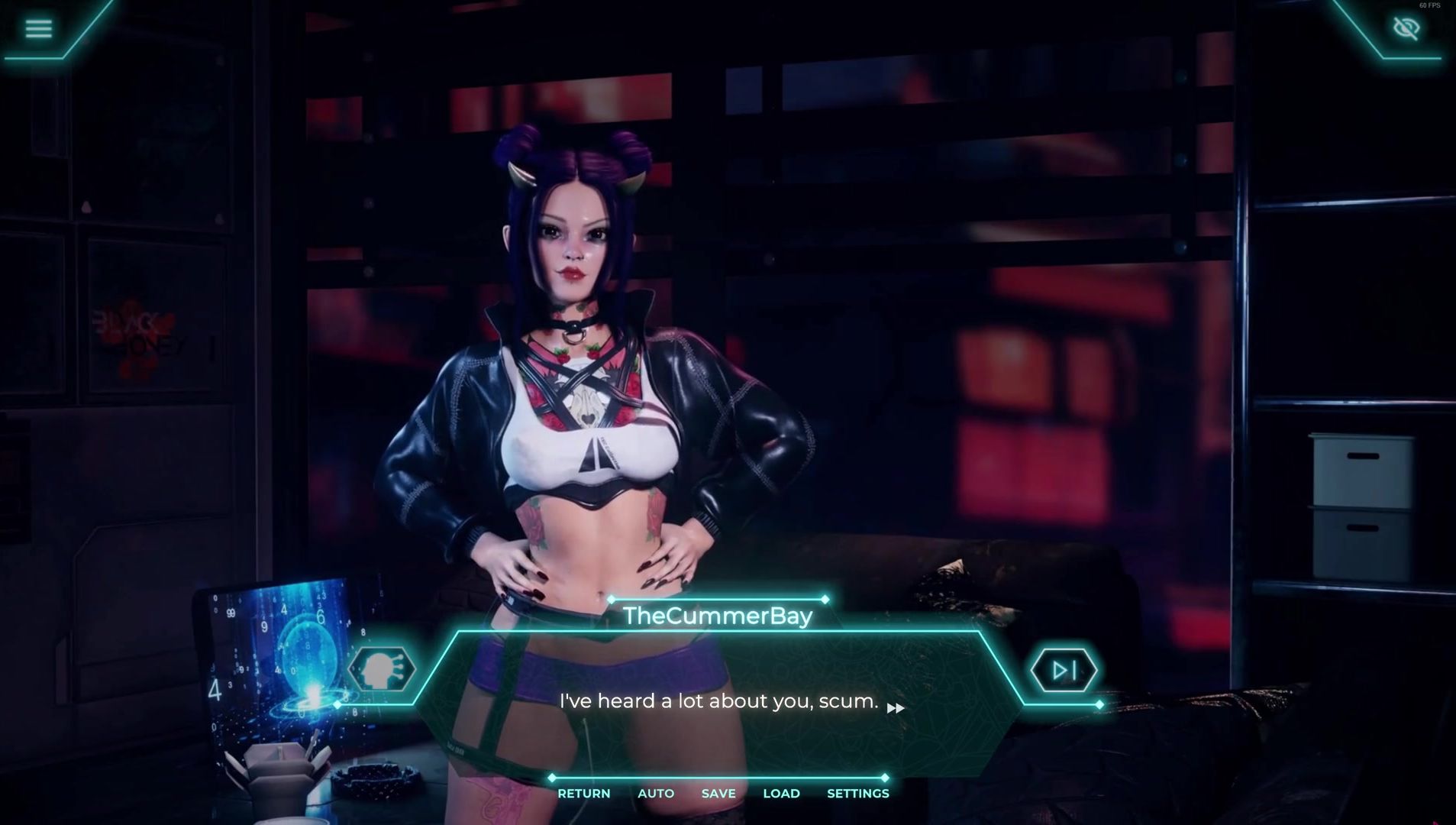Open the LOAD menu

click(x=781, y=794)
